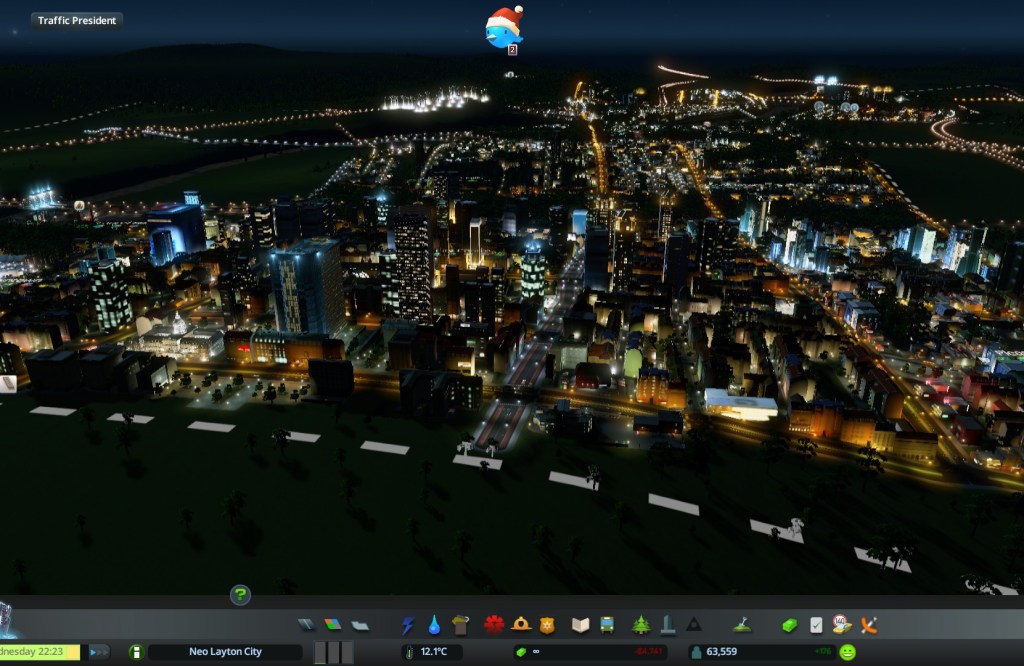Open the Garbage menu

(x=460, y=625)
